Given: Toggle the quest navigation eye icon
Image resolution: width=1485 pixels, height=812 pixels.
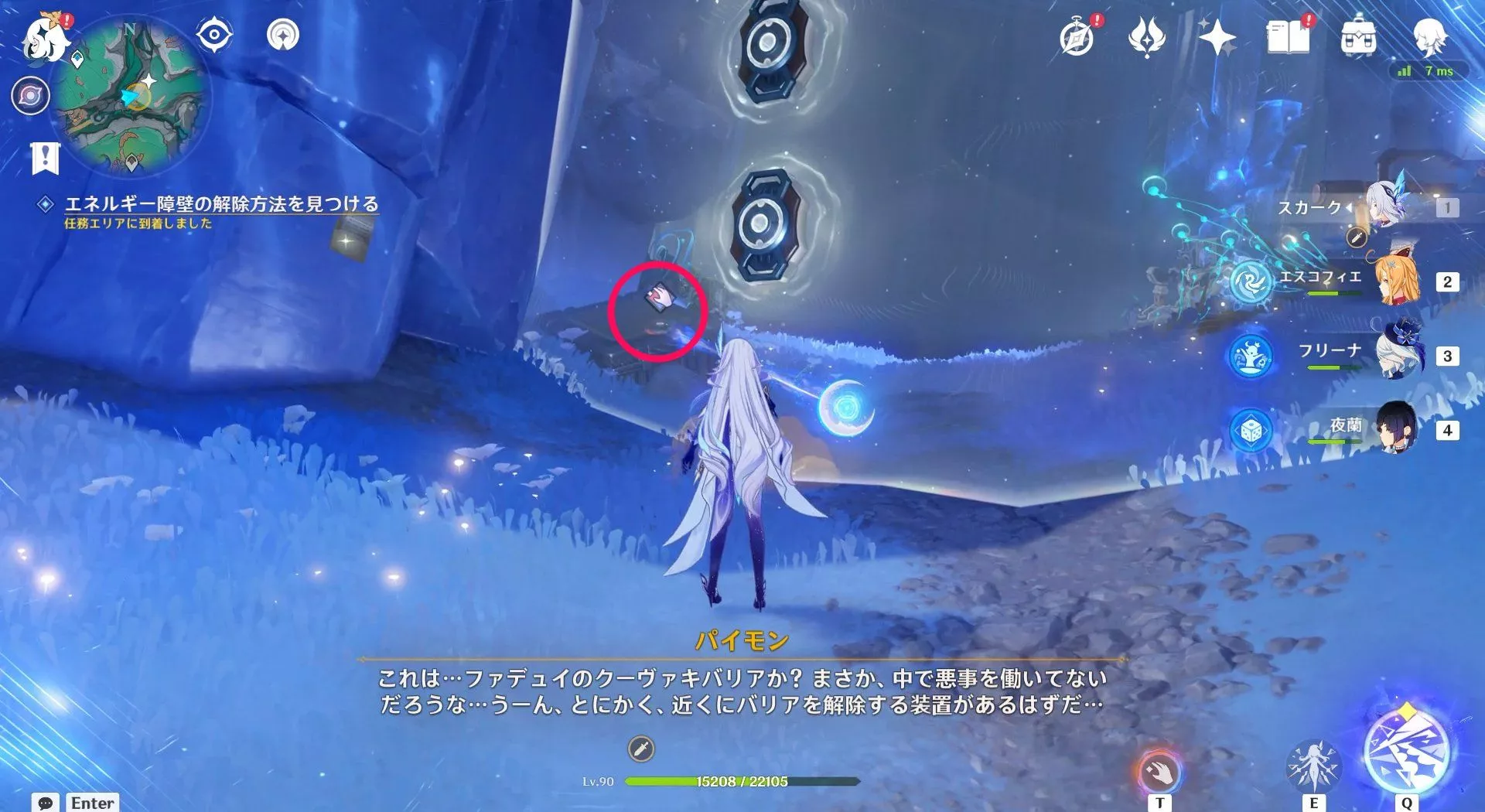Looking at the screenshot, I should coord(214,35).
